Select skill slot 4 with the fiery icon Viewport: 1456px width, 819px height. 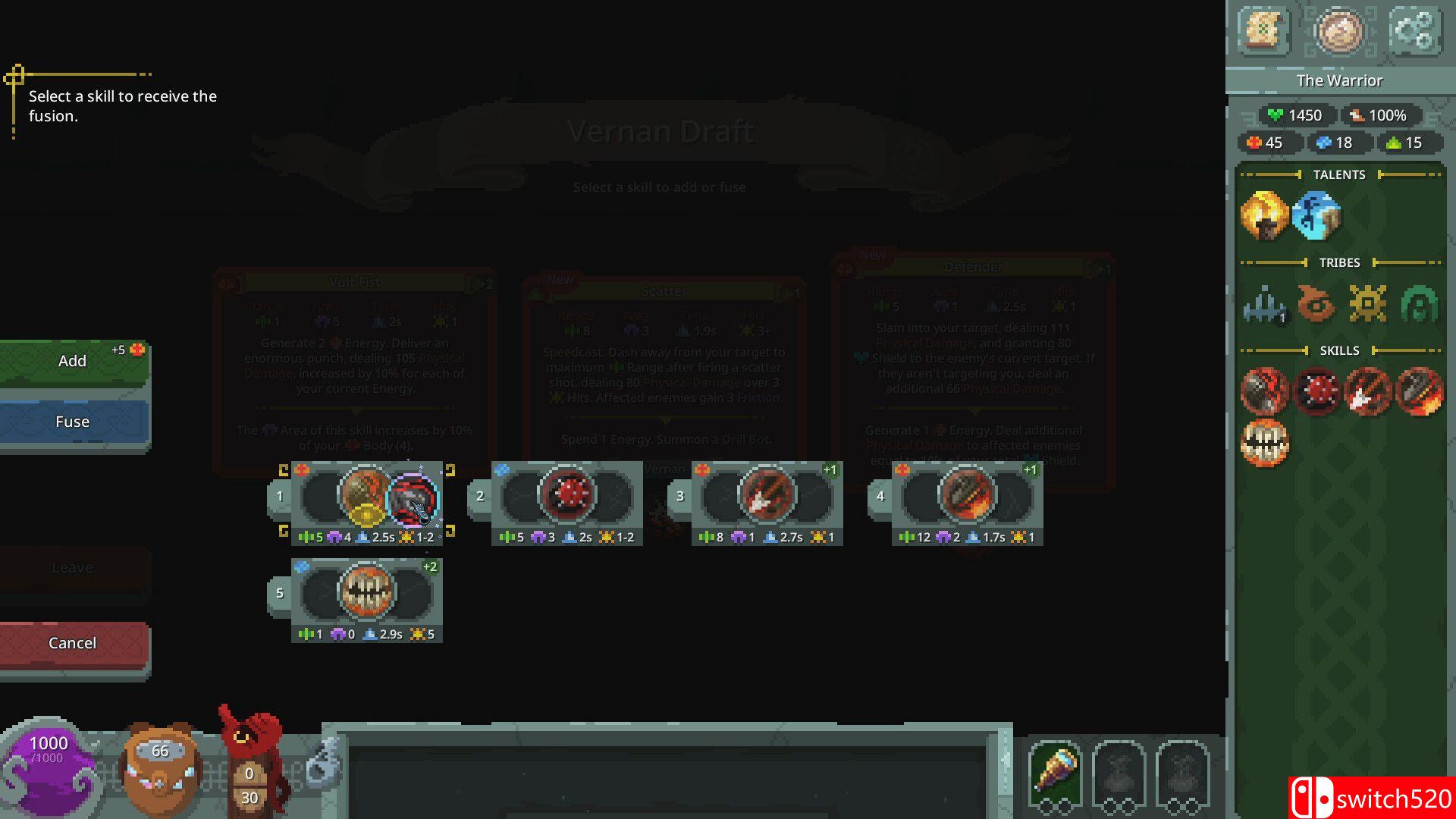(x=967, y=497)
